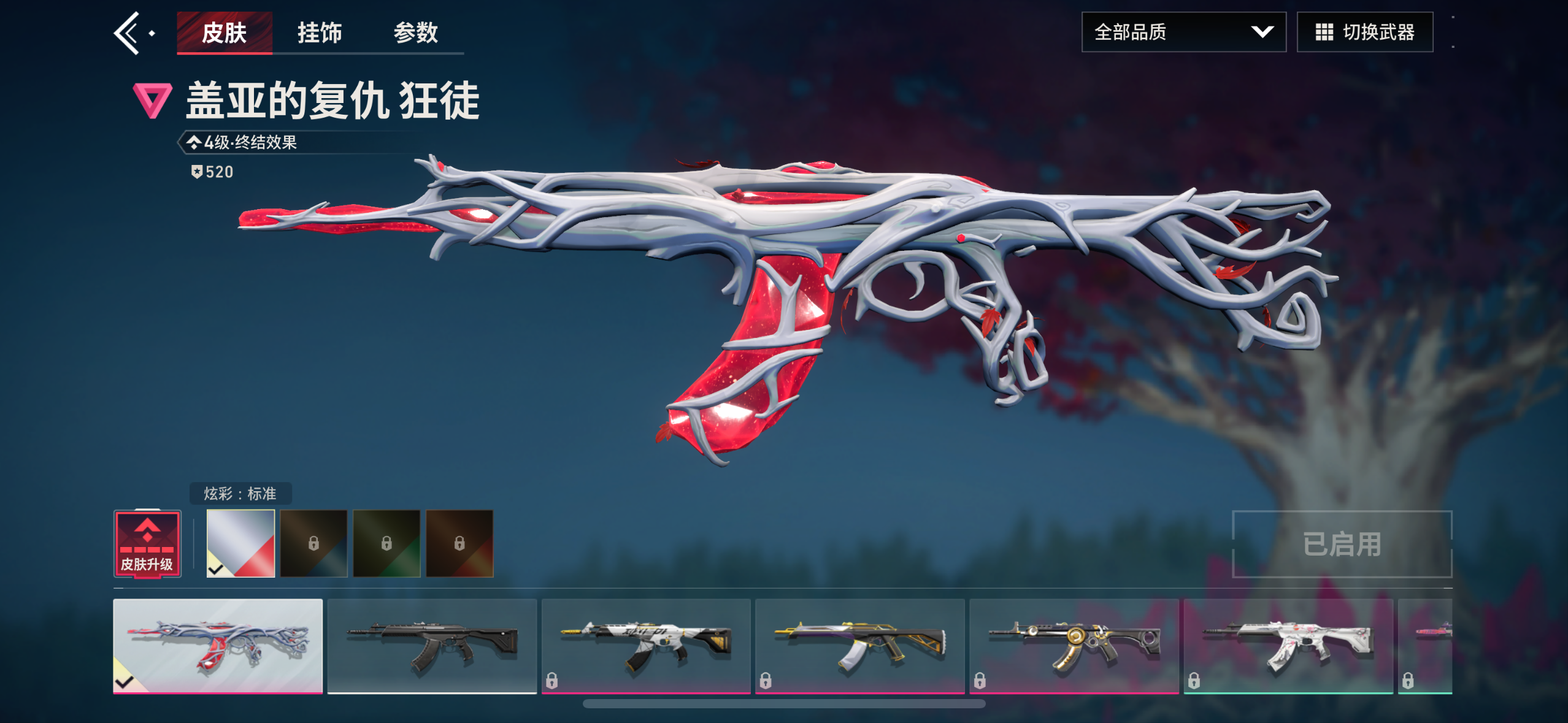The width and height of the screenshot is (1568, 723).
Task: Open the chevron arrow in the quality selector
Action: (x=1263, y=31)
